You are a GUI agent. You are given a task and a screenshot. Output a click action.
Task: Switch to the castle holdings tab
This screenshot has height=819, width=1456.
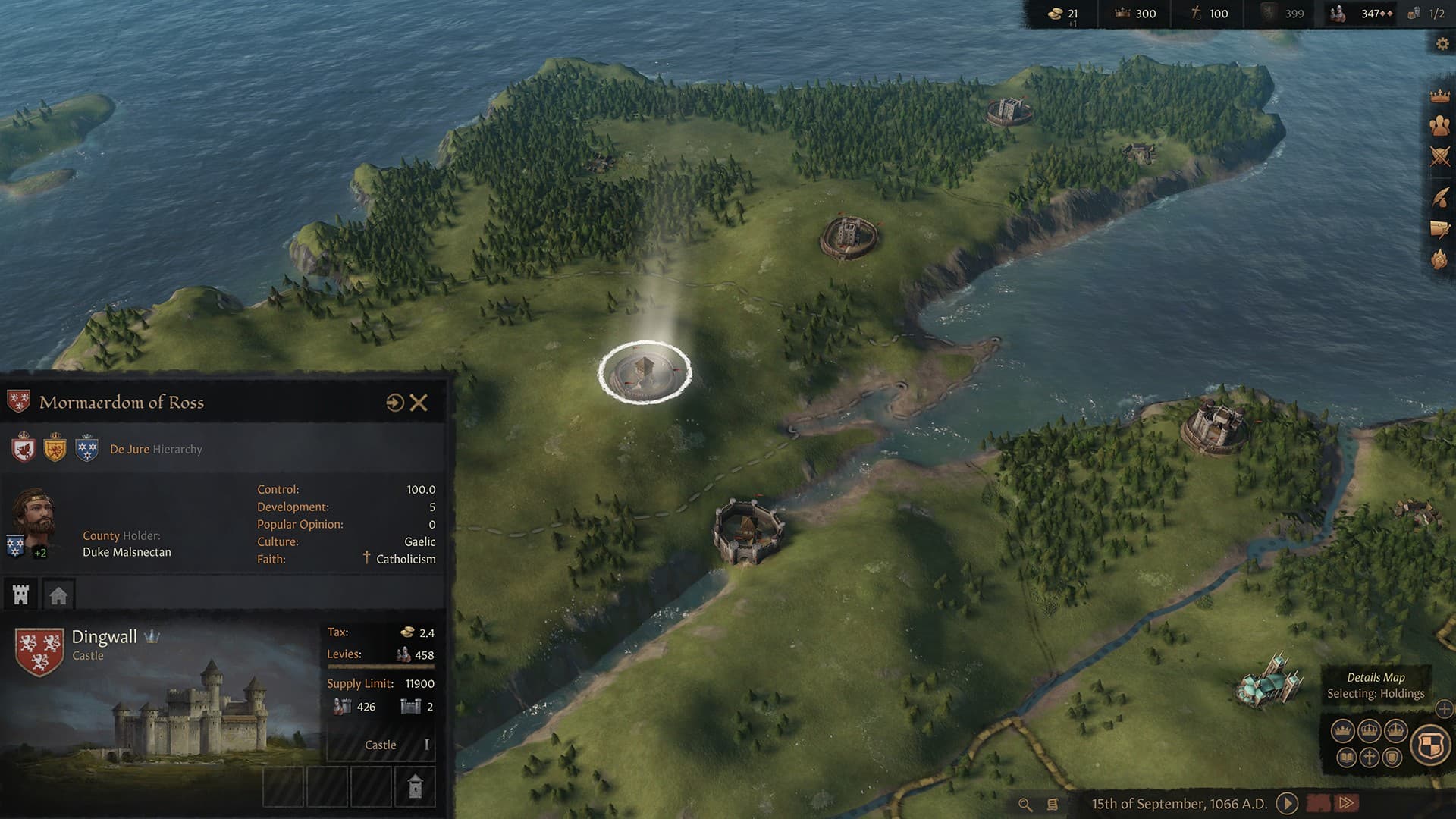pos(20,595)
